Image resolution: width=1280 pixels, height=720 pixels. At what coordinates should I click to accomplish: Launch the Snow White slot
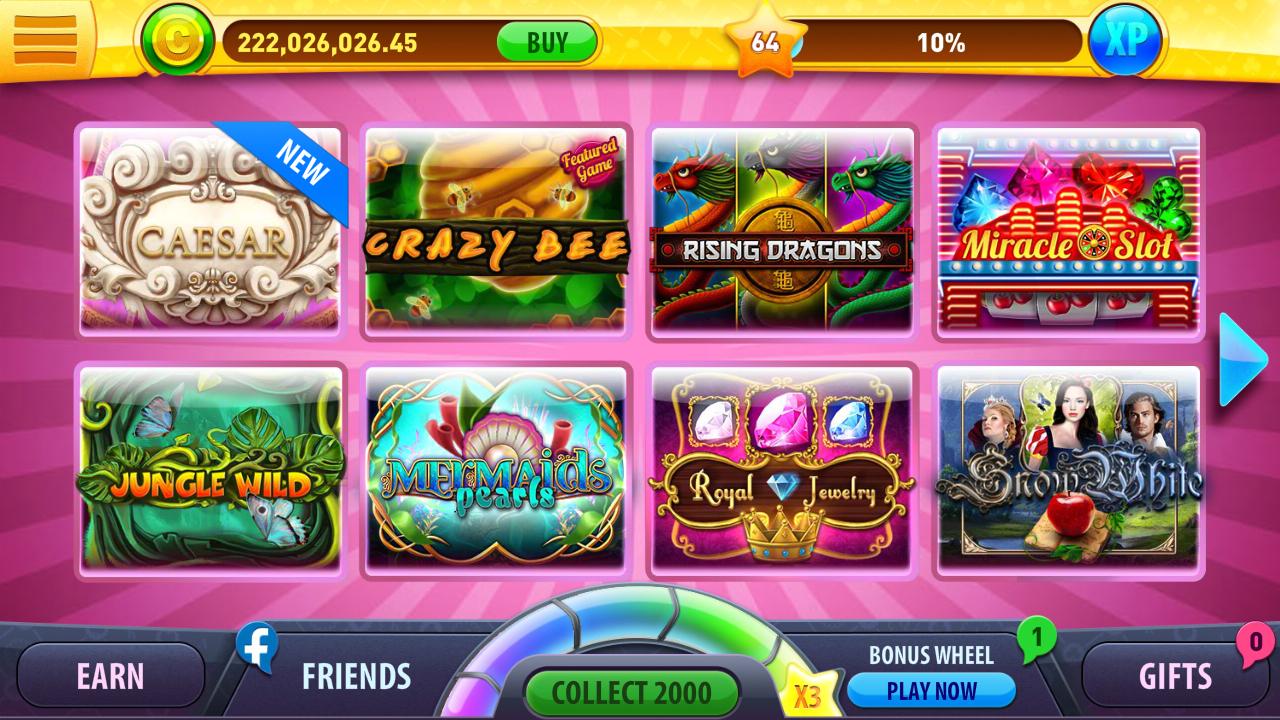[x=1070, y=470]
